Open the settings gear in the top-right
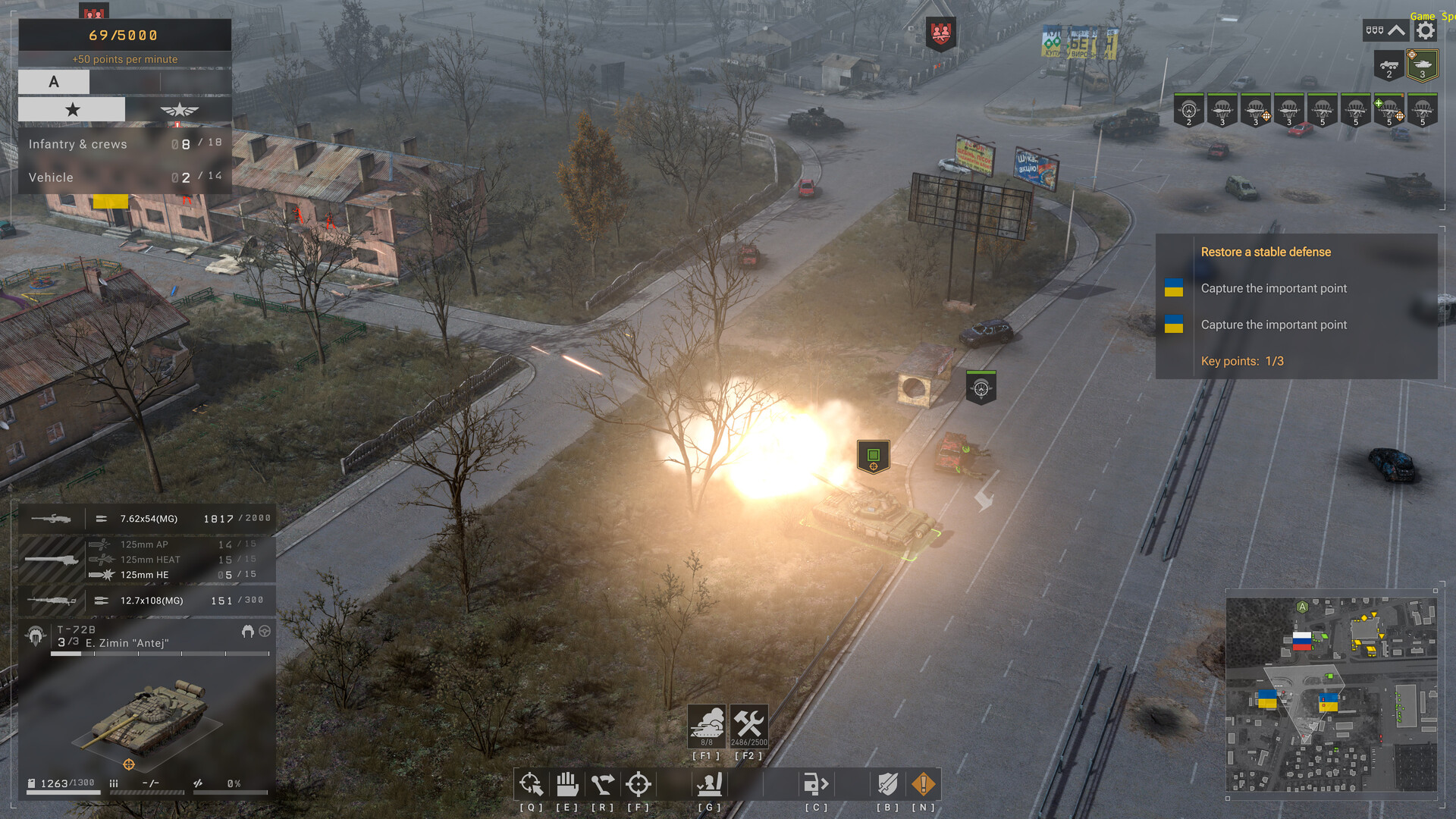This screenshot has height=819, width=1456. point(1424,29)
